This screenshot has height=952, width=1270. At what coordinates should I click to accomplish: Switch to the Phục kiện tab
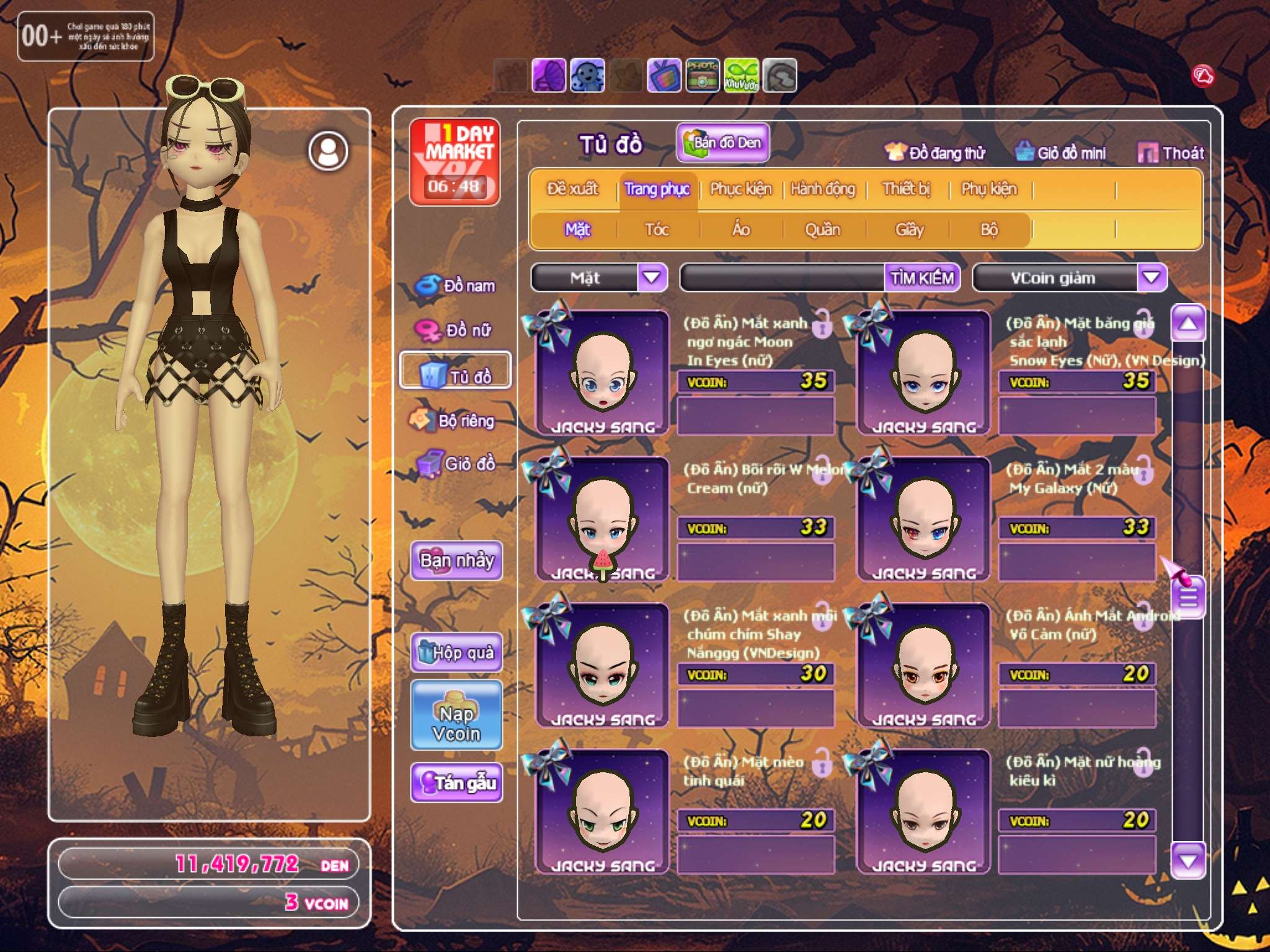click(x=740, y=189)
